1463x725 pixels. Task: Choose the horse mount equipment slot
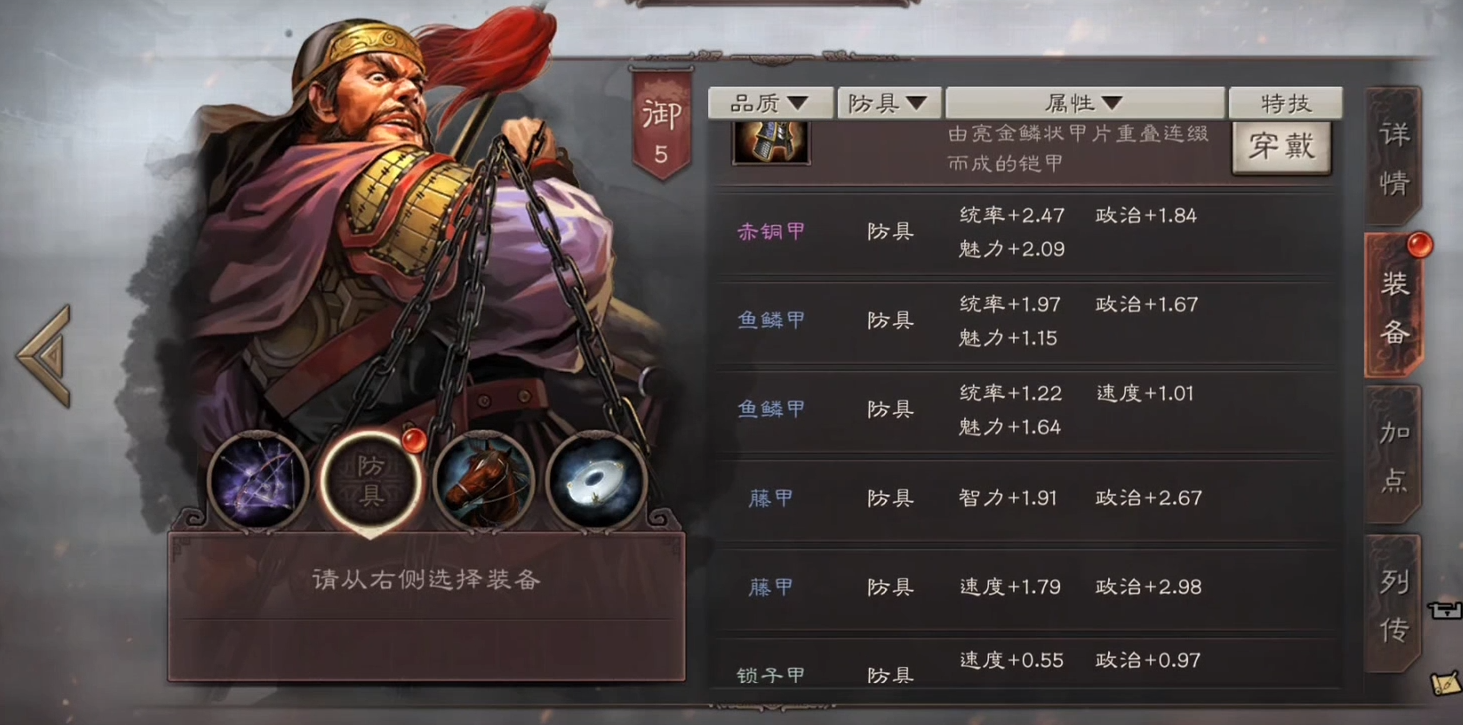(x=483, y=482)
